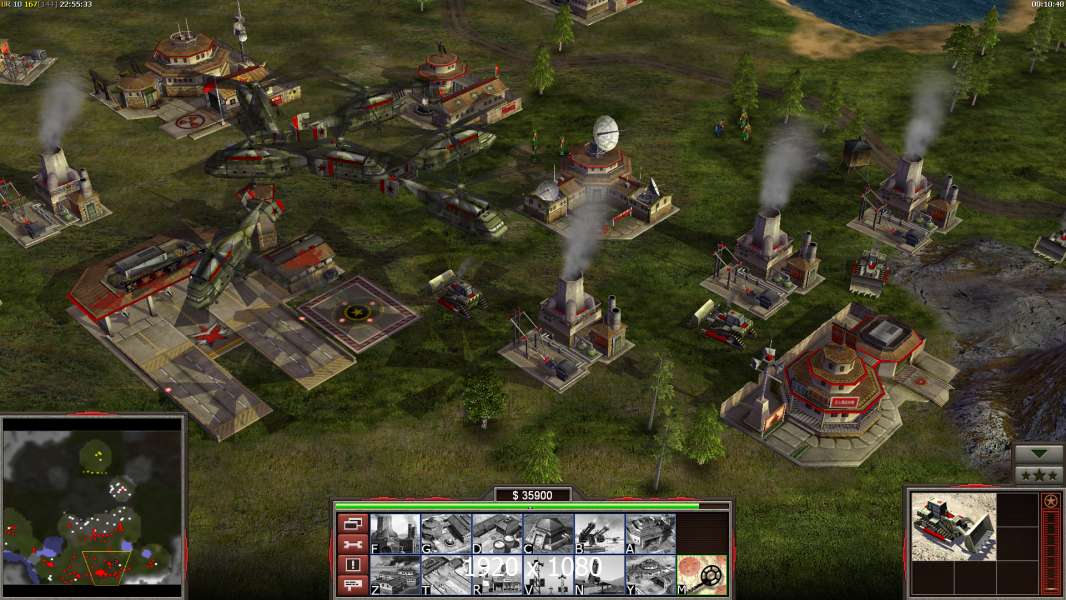This screenshot has height=600, width=1066.
Task: Pick the speaker tower build icon labeled V
Action: click(548, 575)
